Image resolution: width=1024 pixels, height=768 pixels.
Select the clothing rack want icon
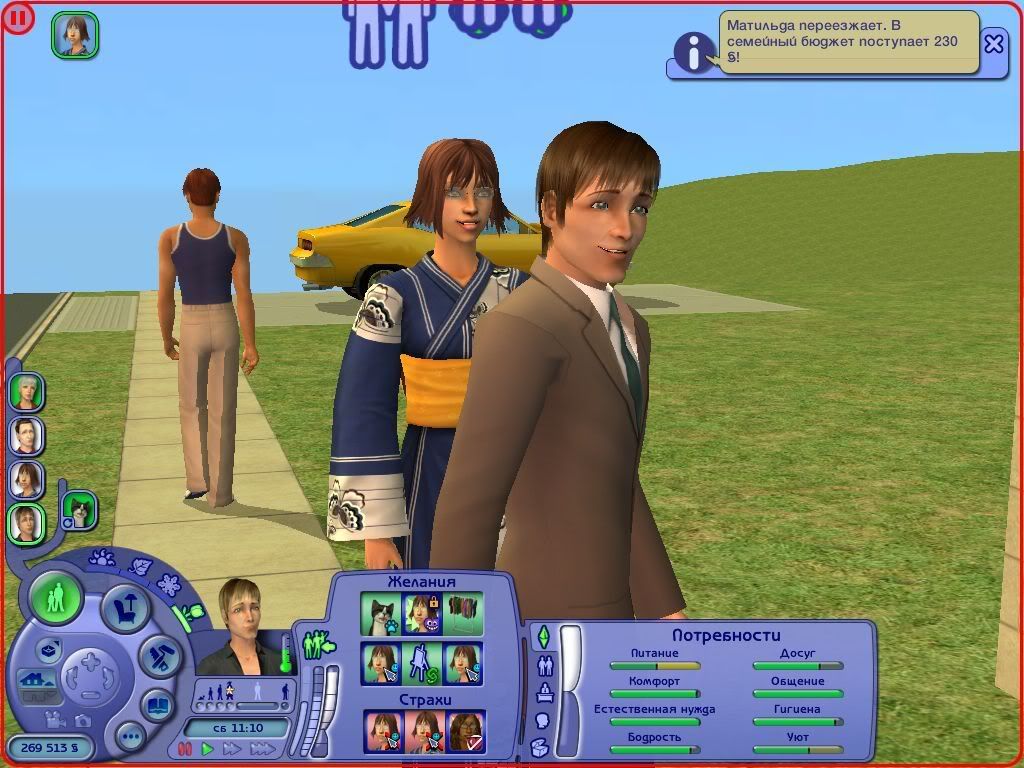pyautogui.click(x=464, y=613)
